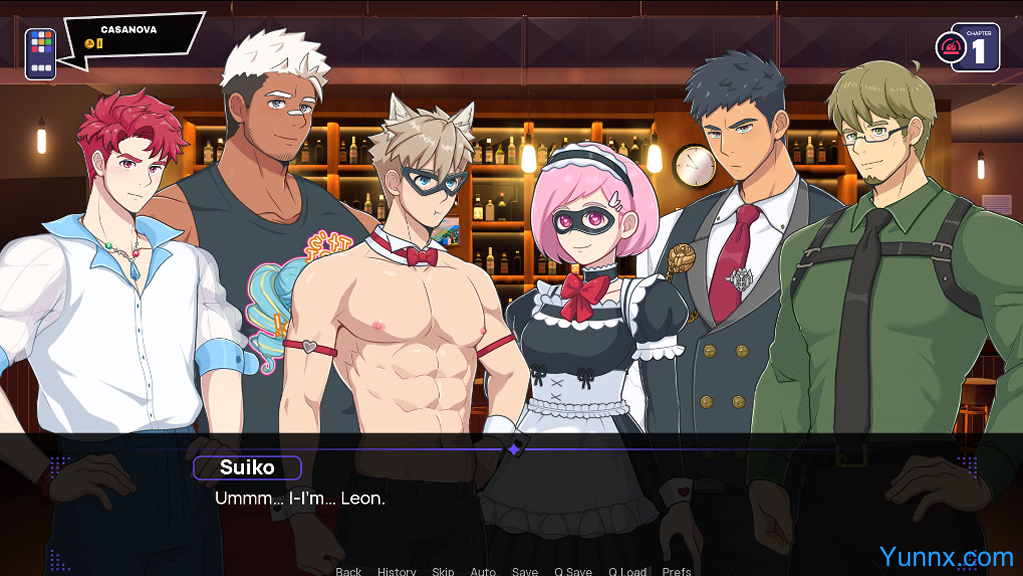Open the dialogue History log

click(x=397, y=571)
